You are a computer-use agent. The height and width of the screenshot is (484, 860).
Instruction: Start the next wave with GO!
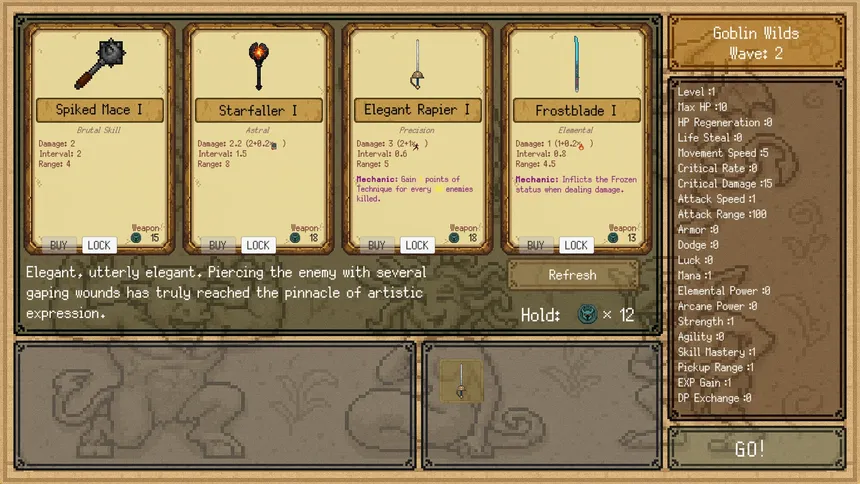click(x=750, y=449)
